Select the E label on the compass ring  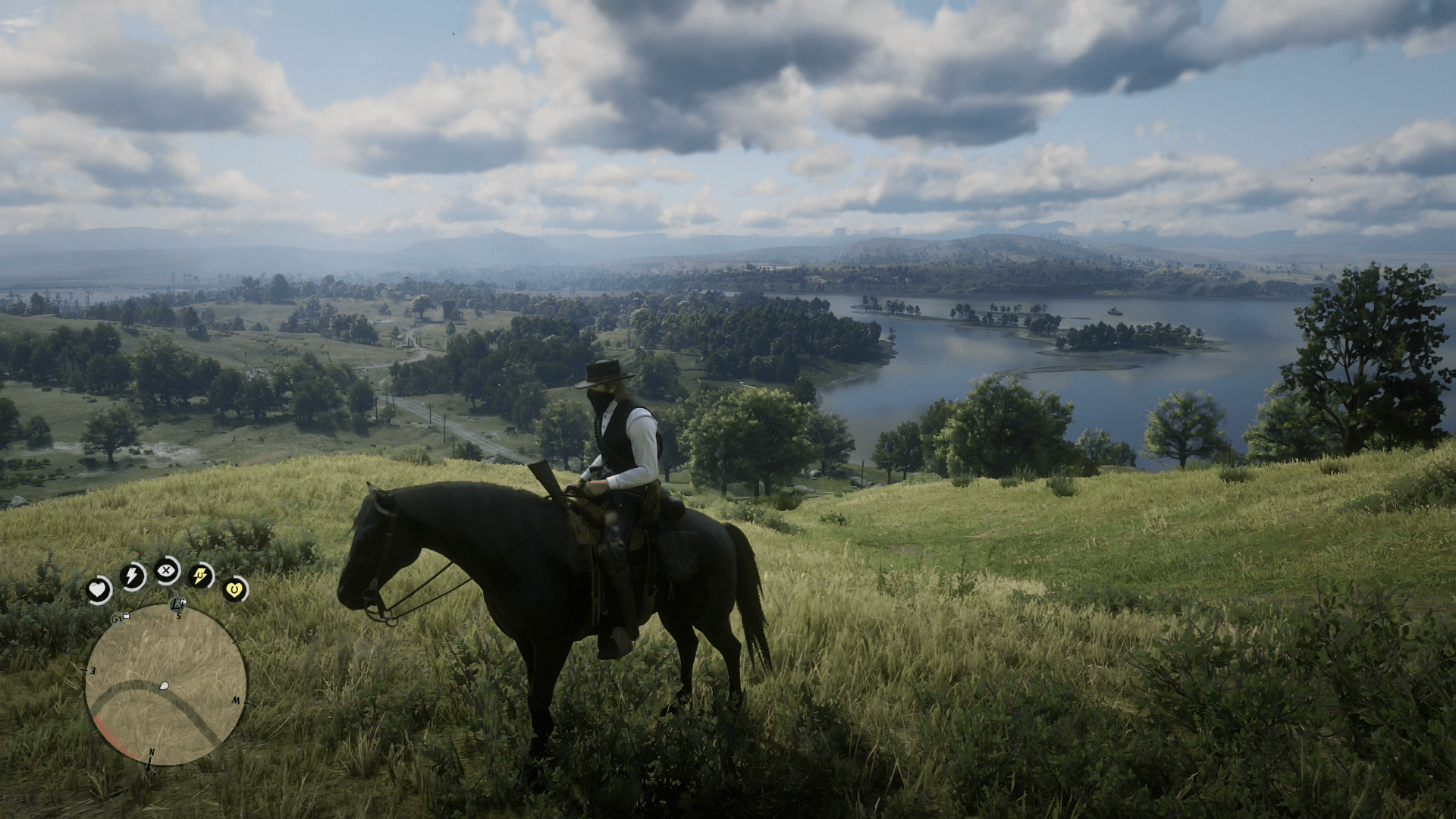92,670
